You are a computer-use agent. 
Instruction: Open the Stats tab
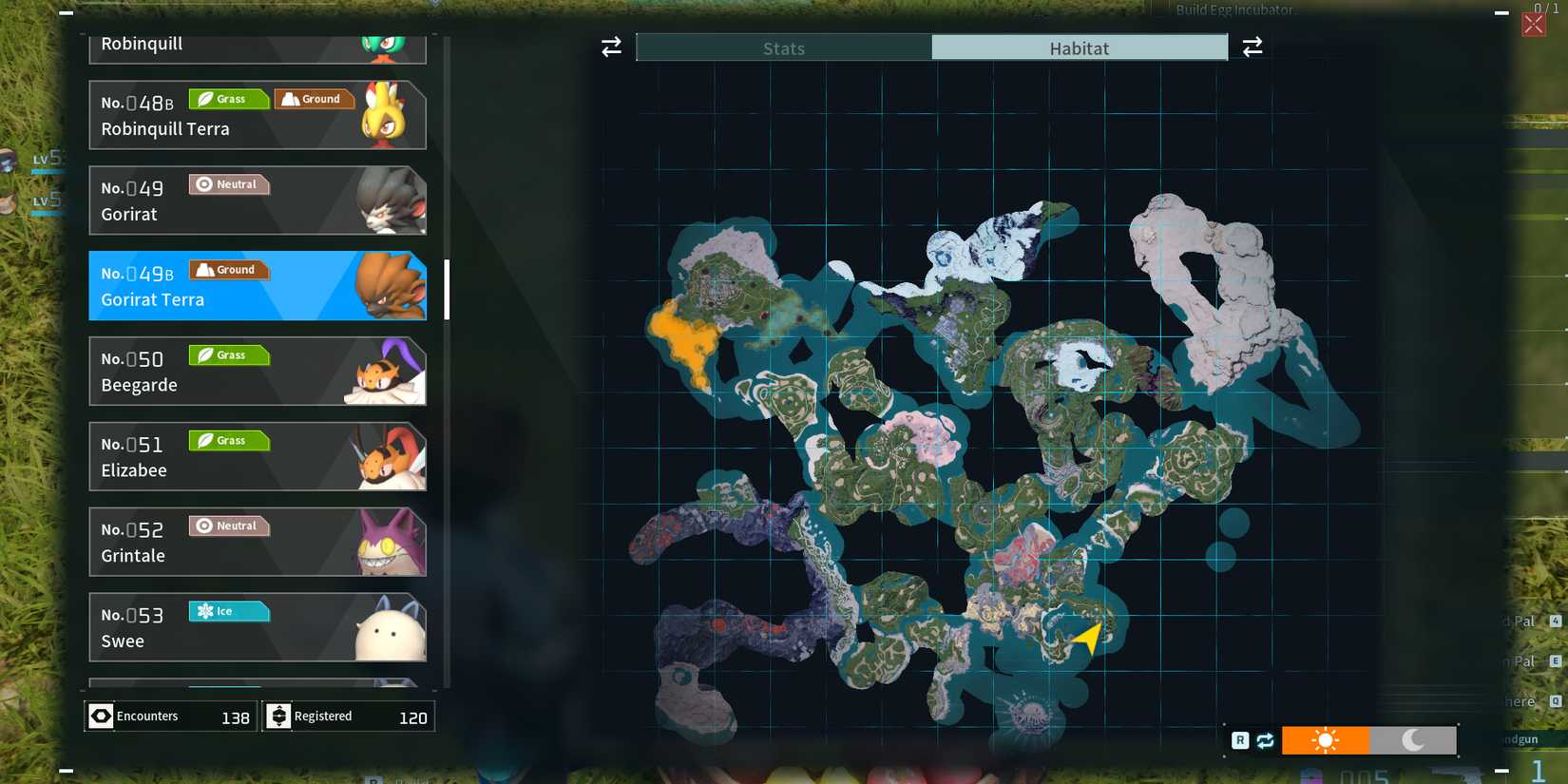[783, 48]
